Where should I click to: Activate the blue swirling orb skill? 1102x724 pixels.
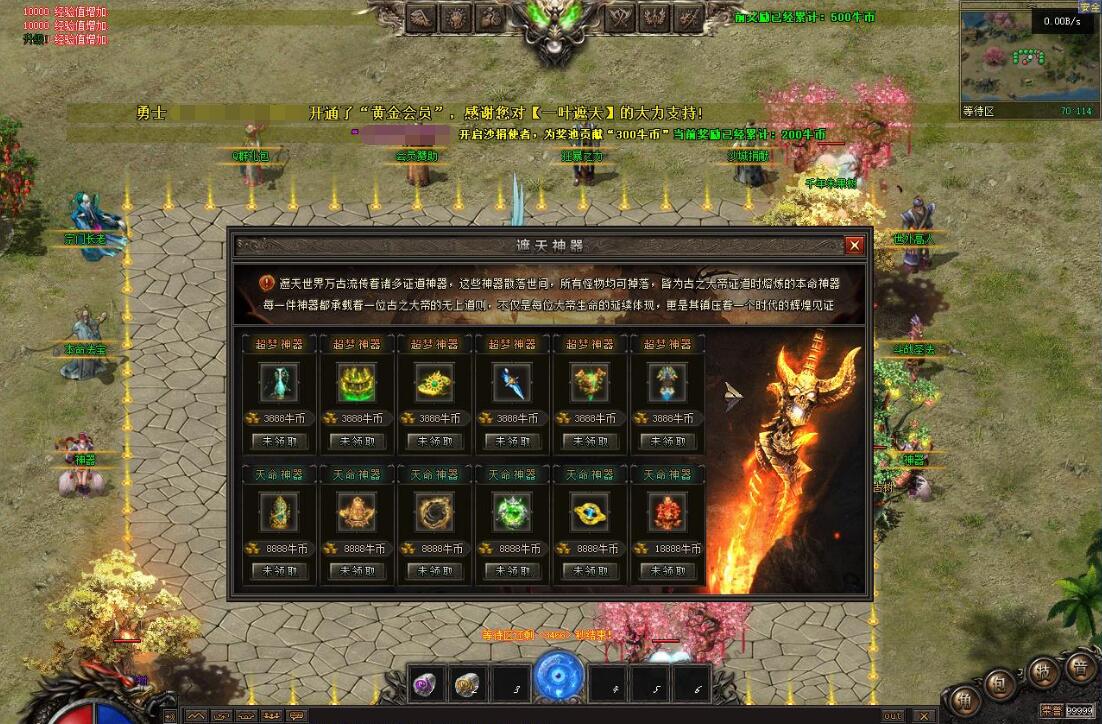coord(559,675)
